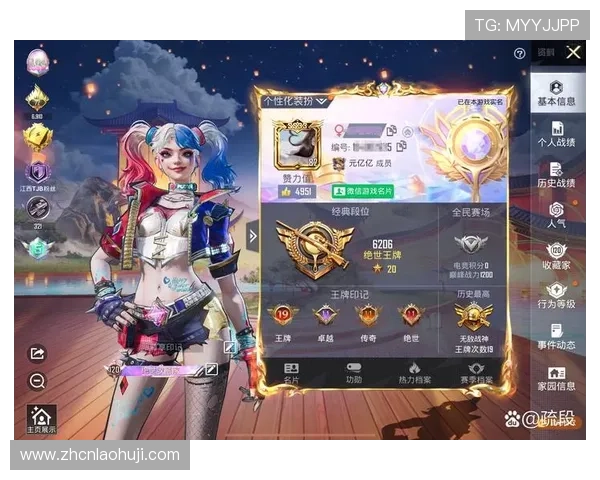This screenshot has height=480, width=600.
Task: Open the 名片 card section
Action: pyautogui.click(x=291, y=373)
